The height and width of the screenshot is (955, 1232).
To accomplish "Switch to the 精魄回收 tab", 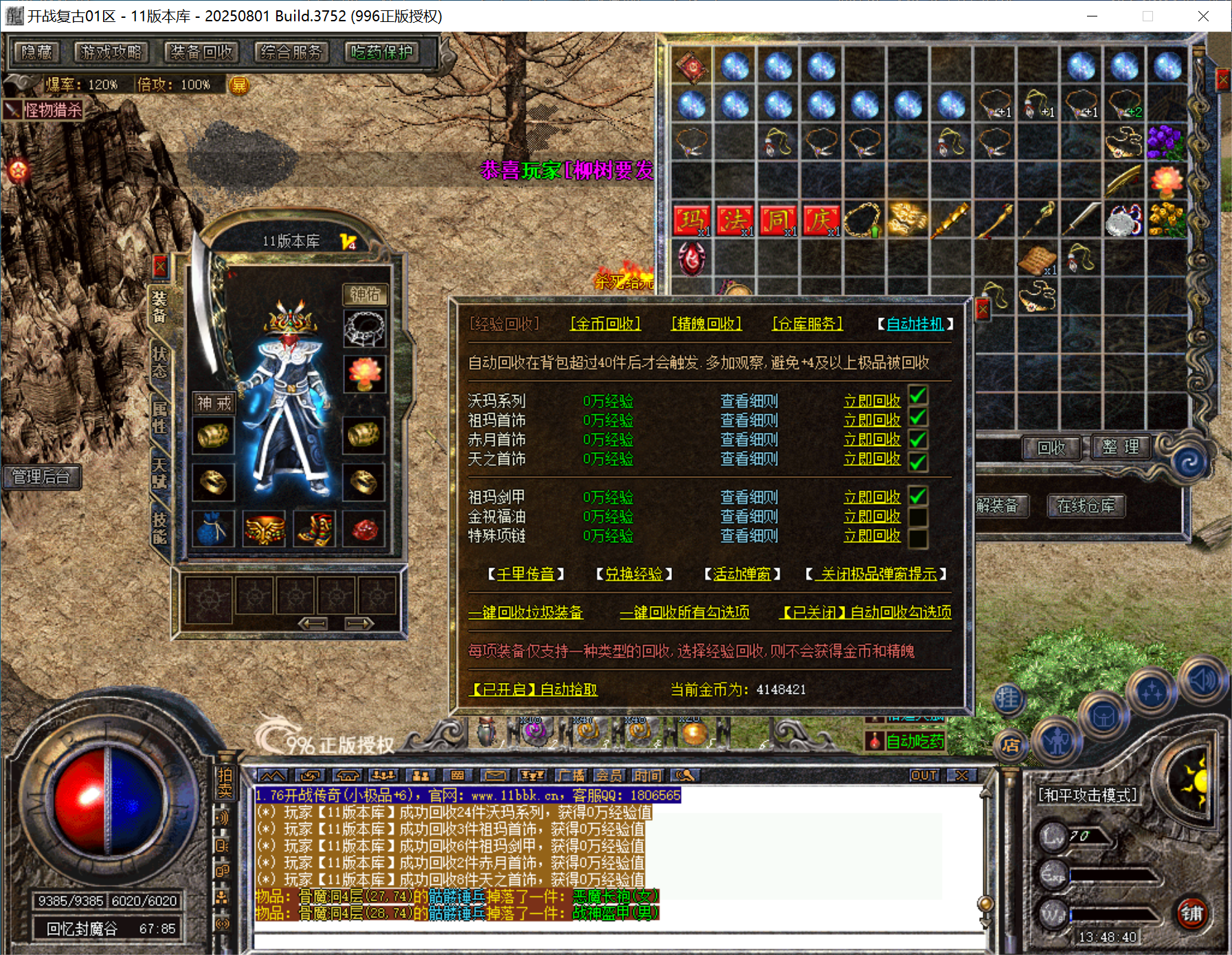I will (x=706, y=324).
